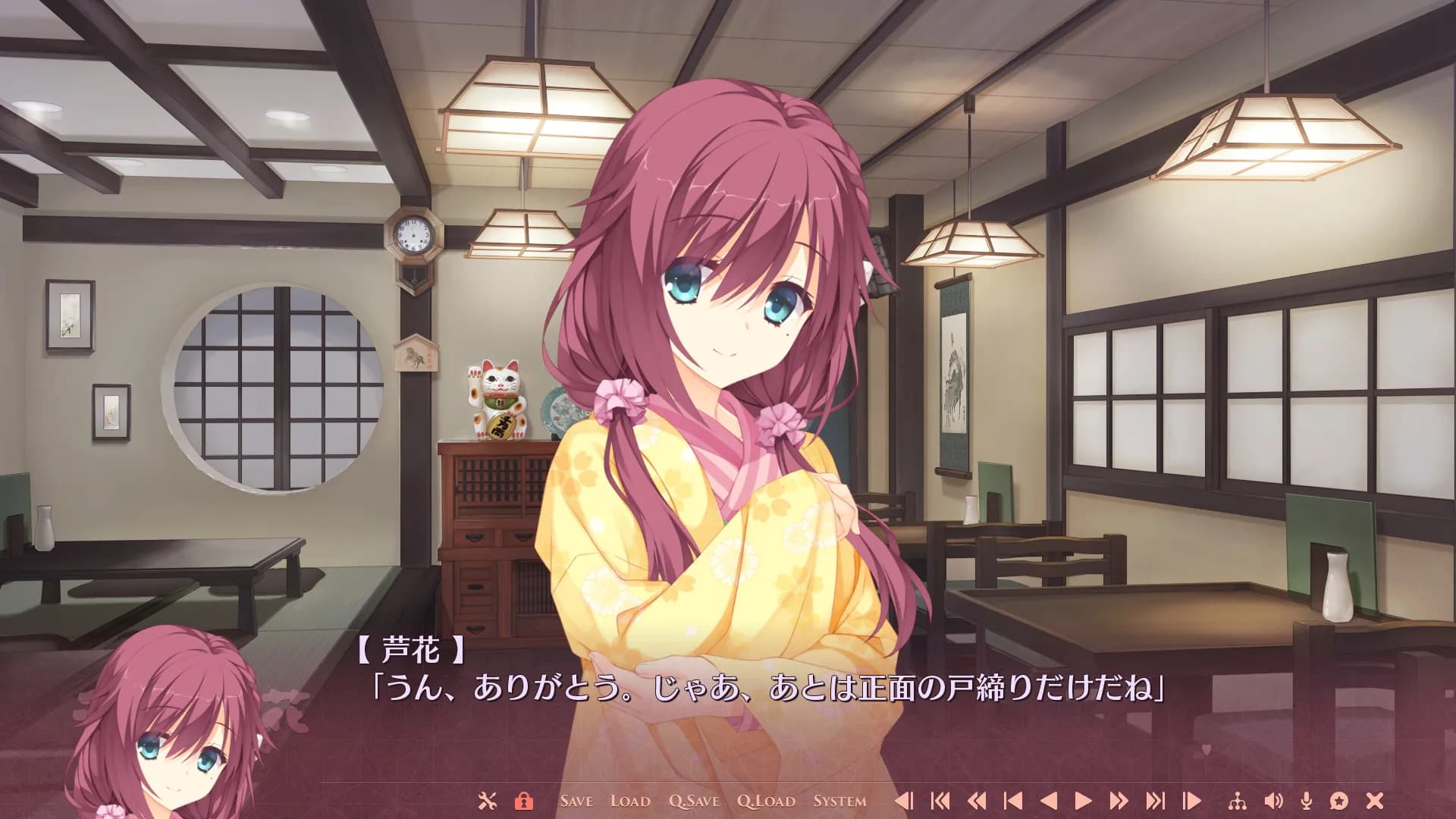Open the starred chat bubble icon
The height and width of the screenshot is (819, 1456).
[1339, 800]
